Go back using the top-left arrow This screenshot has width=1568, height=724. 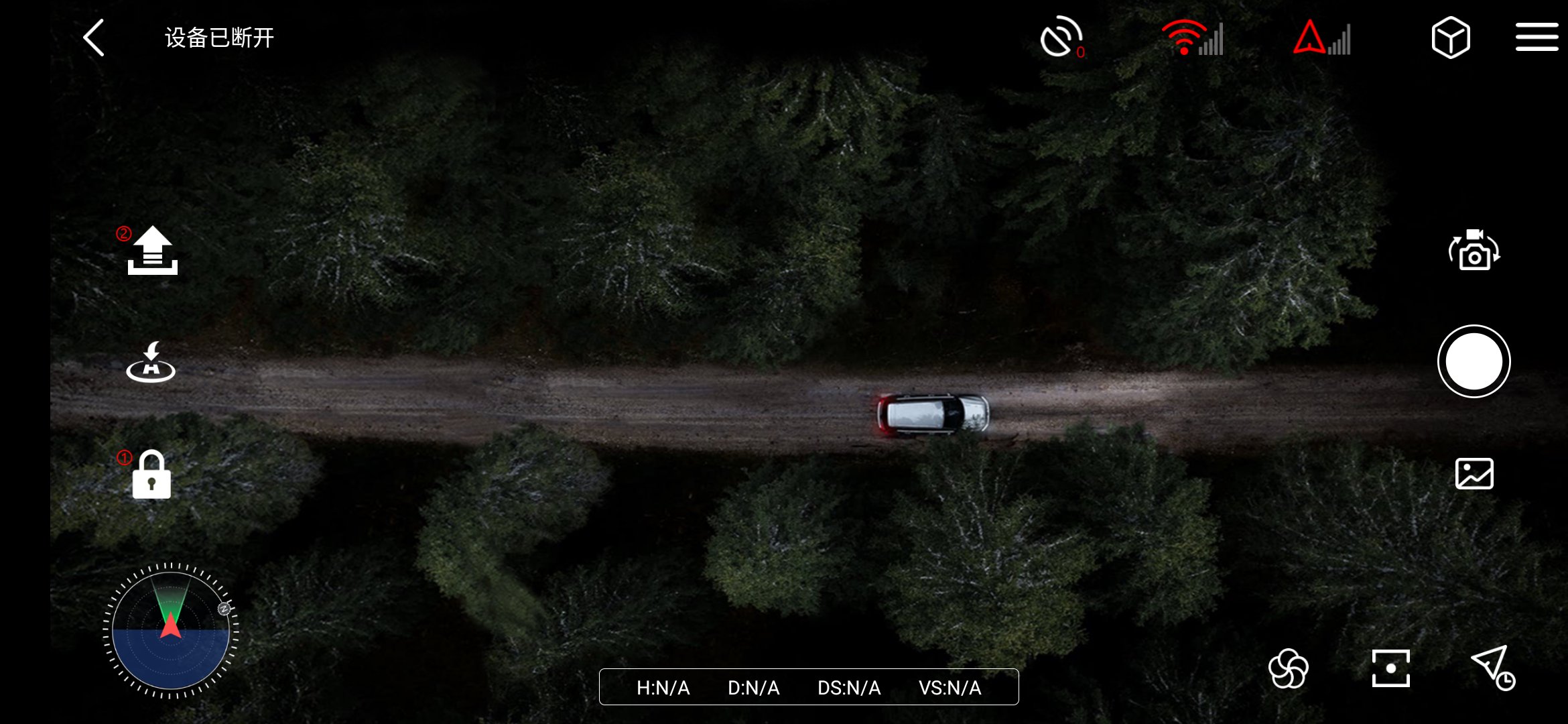(94, 38)
